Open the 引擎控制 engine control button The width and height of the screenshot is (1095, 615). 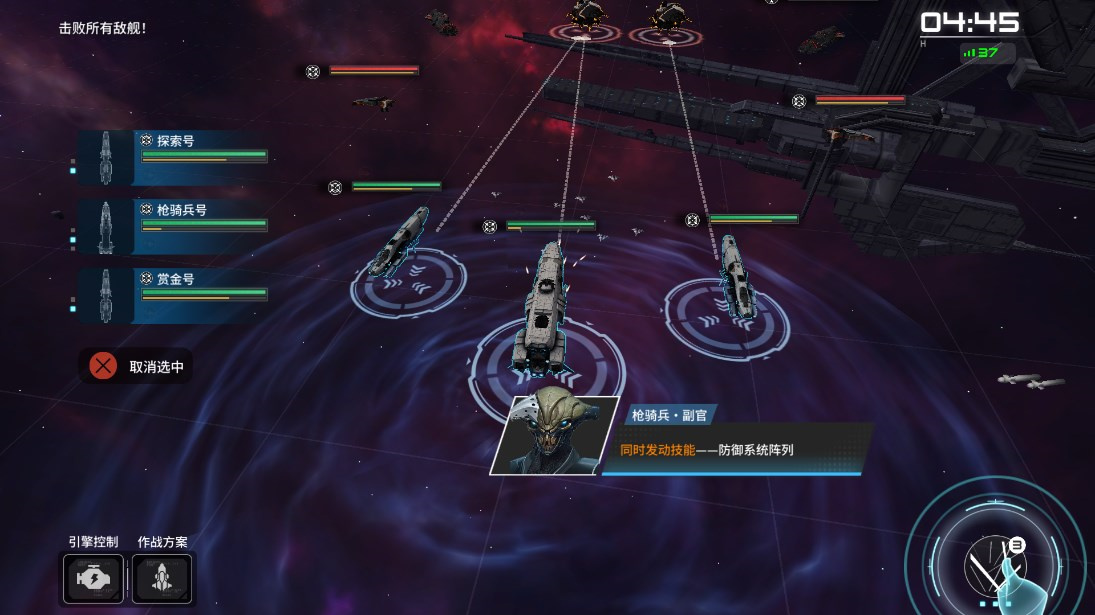(93, 578)
